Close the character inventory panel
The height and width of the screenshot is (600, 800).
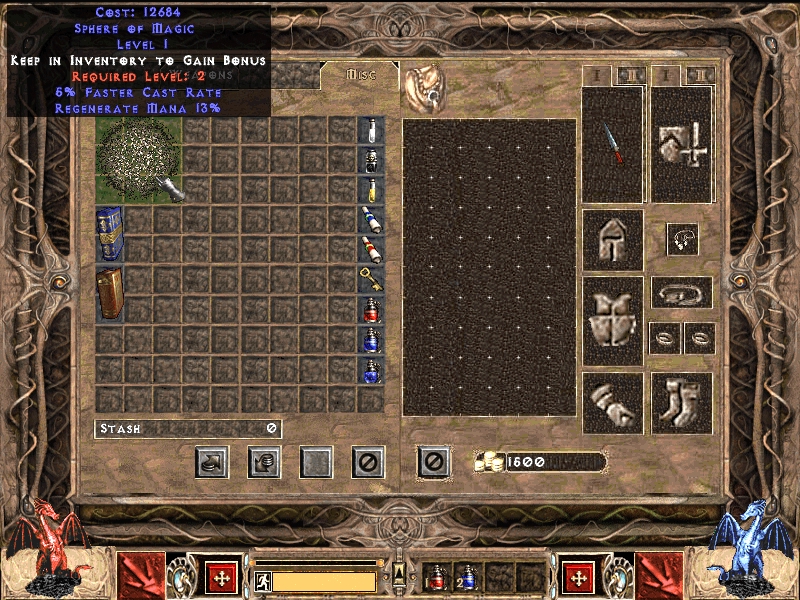[x=433, y=461]
